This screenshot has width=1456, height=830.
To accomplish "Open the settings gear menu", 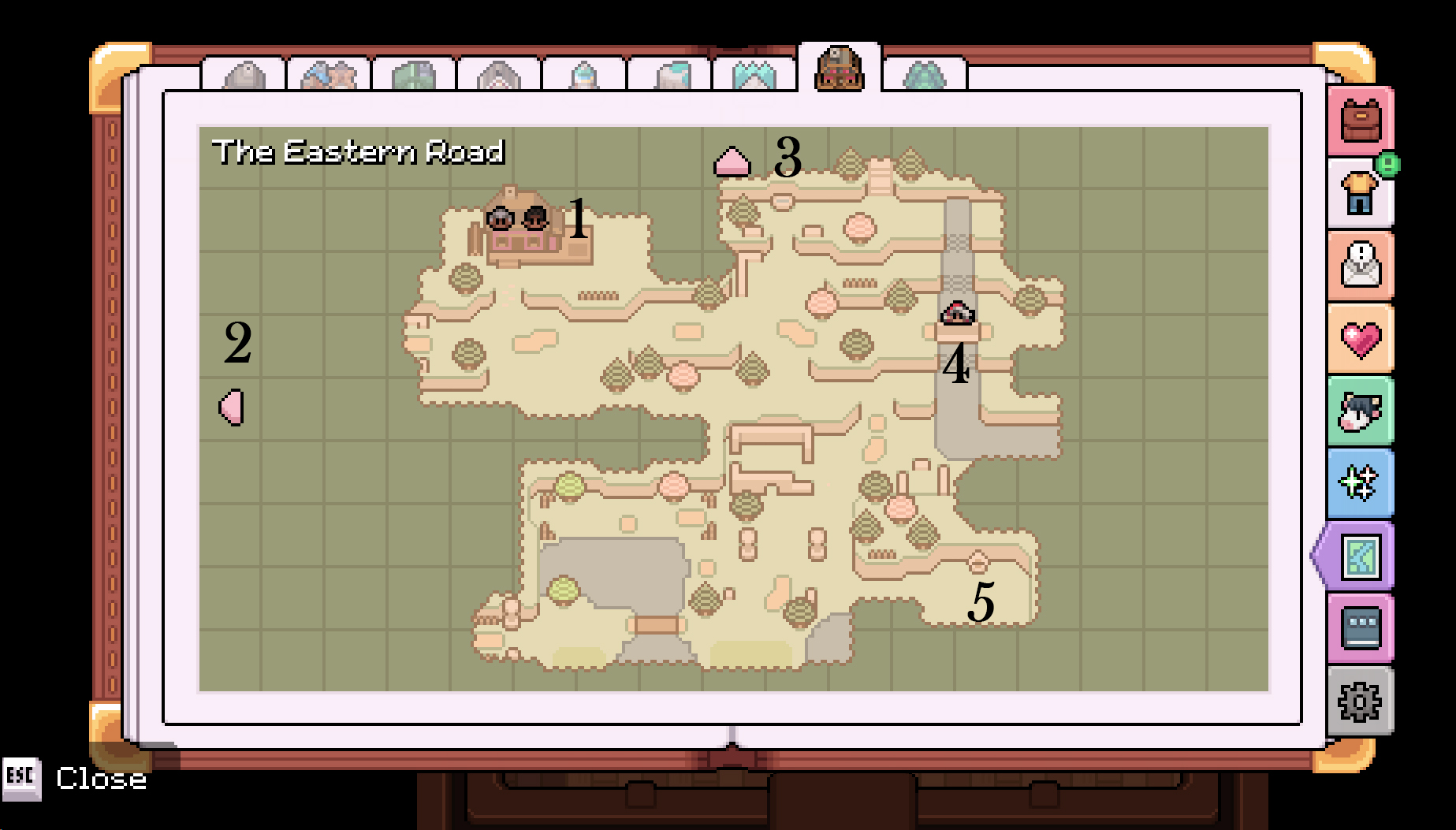I will coord(1360,702).
